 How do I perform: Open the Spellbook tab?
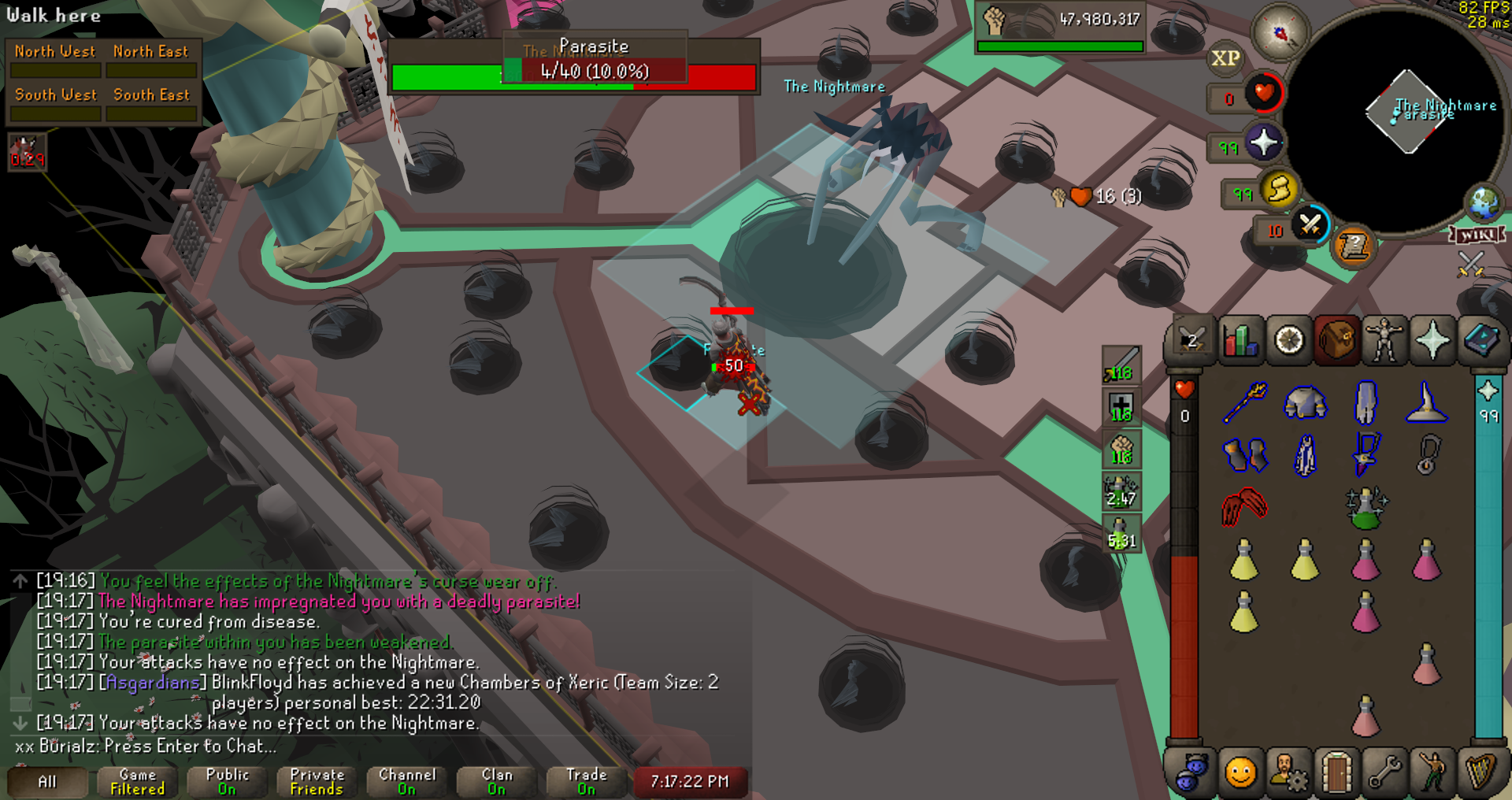coord(1480,341)
